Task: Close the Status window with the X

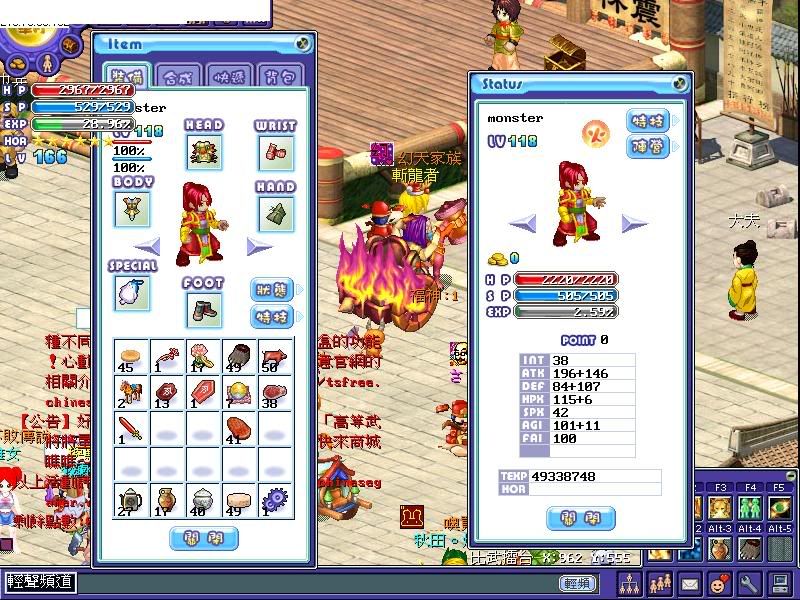Action: click(x=680, y=84)
